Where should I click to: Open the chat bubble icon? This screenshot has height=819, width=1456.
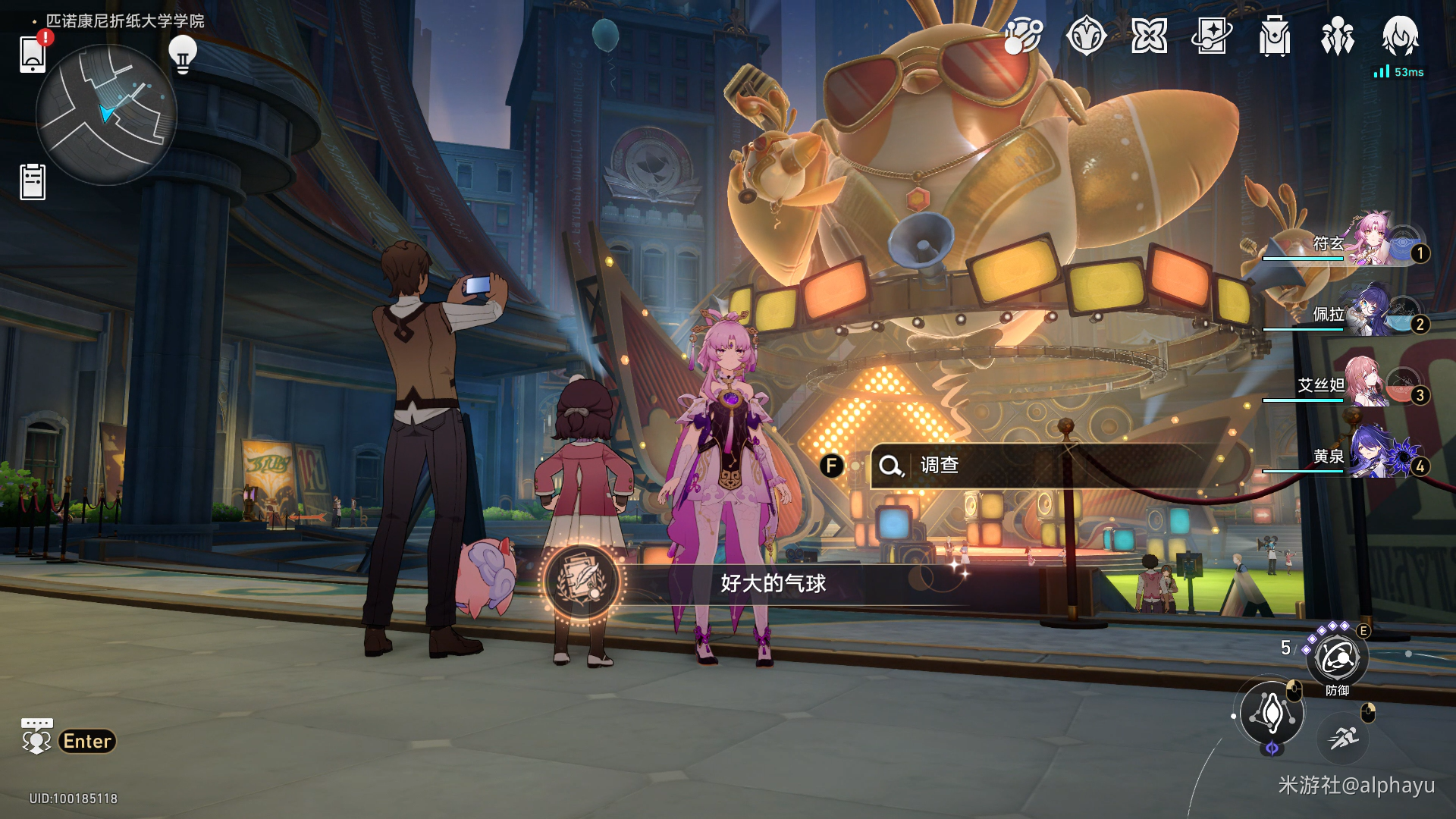(x=36, y=736)
